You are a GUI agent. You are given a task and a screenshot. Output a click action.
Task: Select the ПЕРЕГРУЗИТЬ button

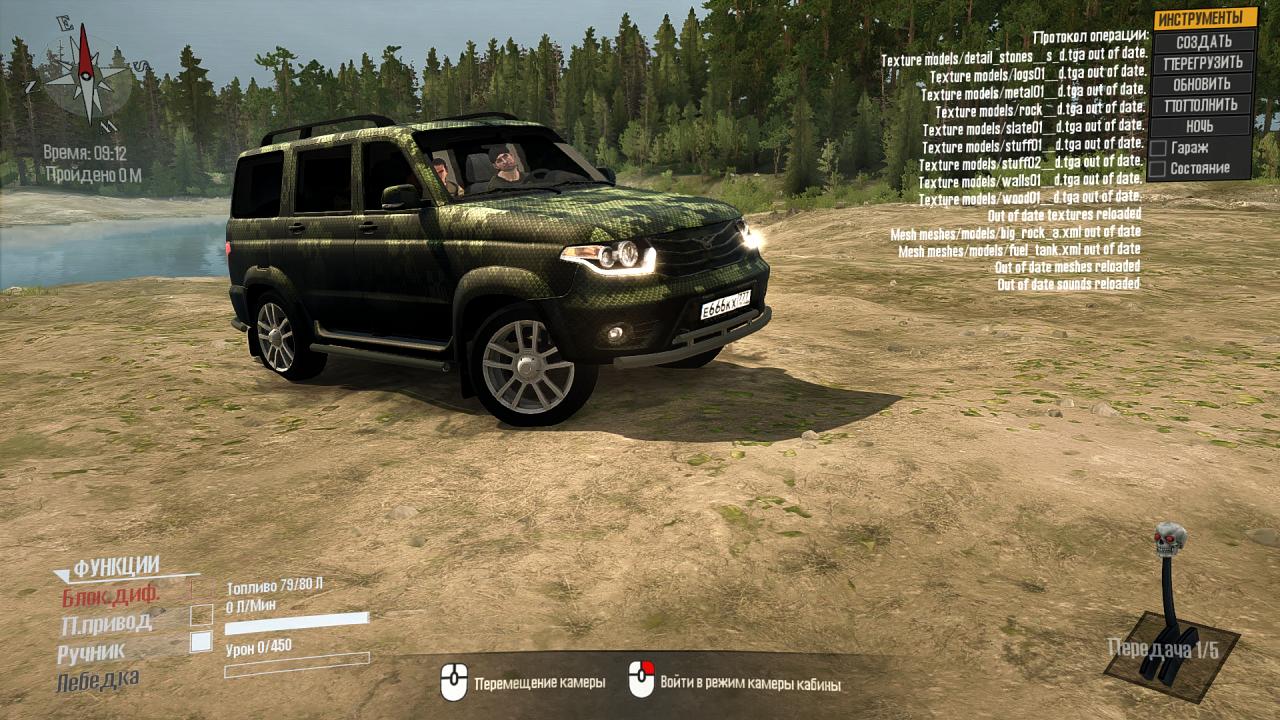[1203, 63]
